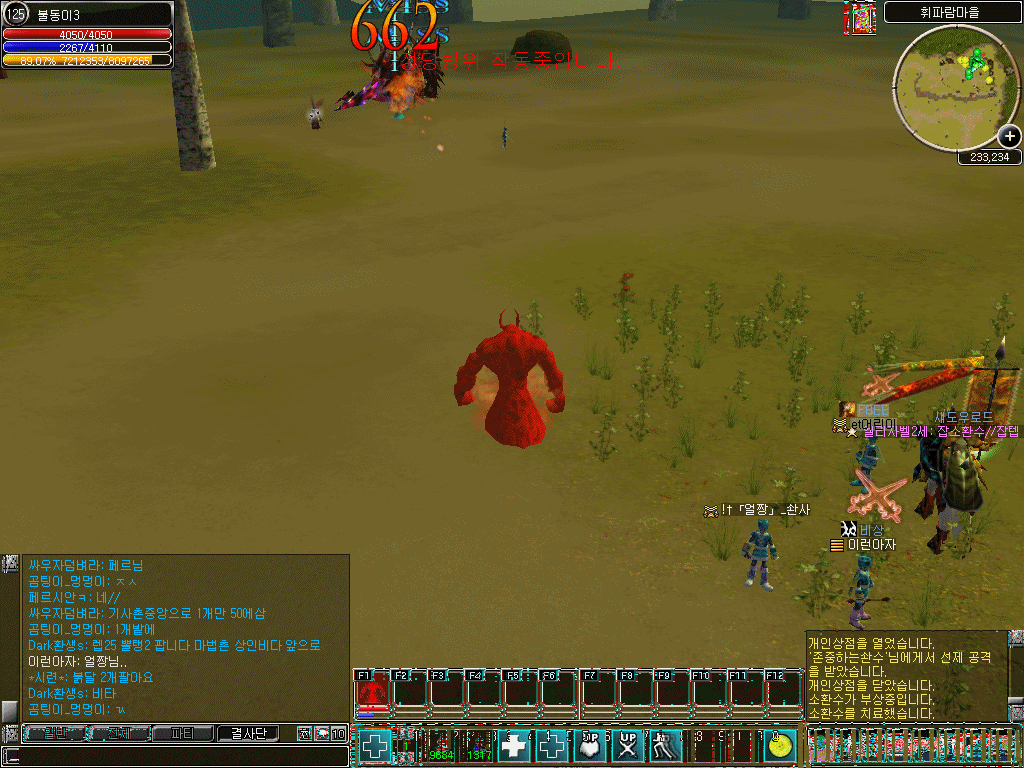This screenshot has height=768, width=1024.
Task: Click the colorful buff icon beside the location name
Action: click(x=863, y=19)
